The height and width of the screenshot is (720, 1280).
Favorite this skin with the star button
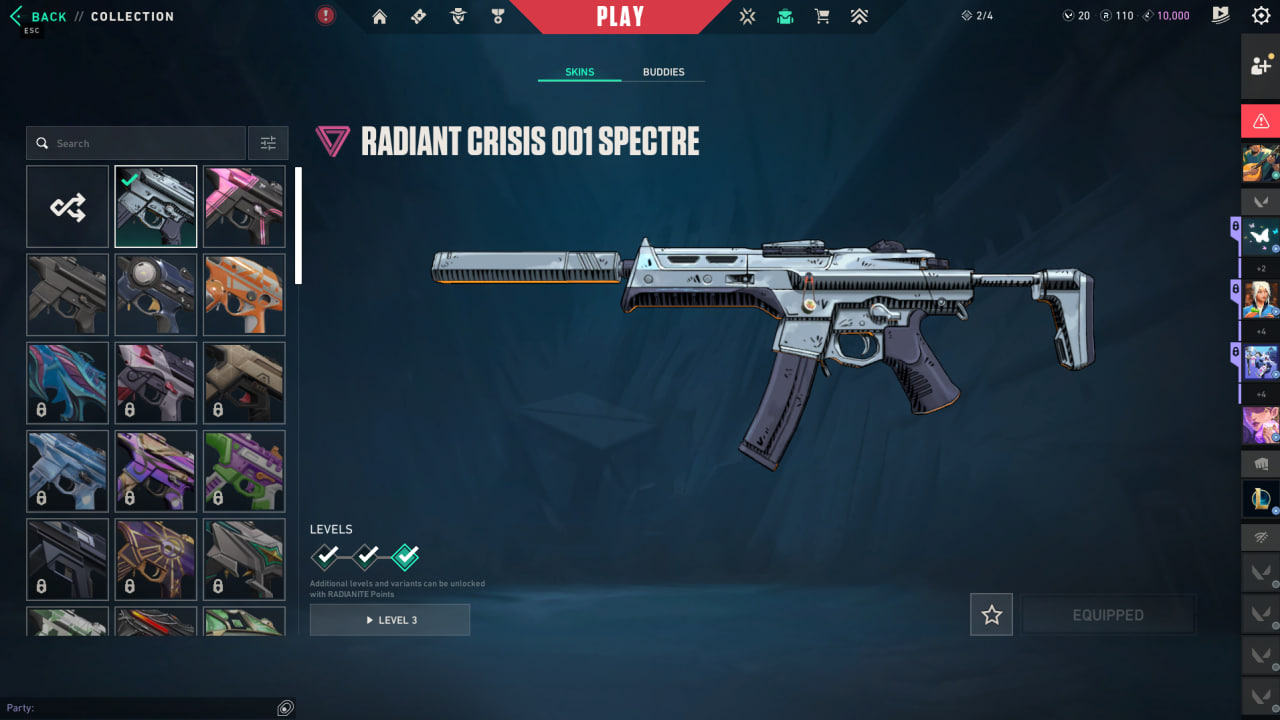click(x=991, y=615)
